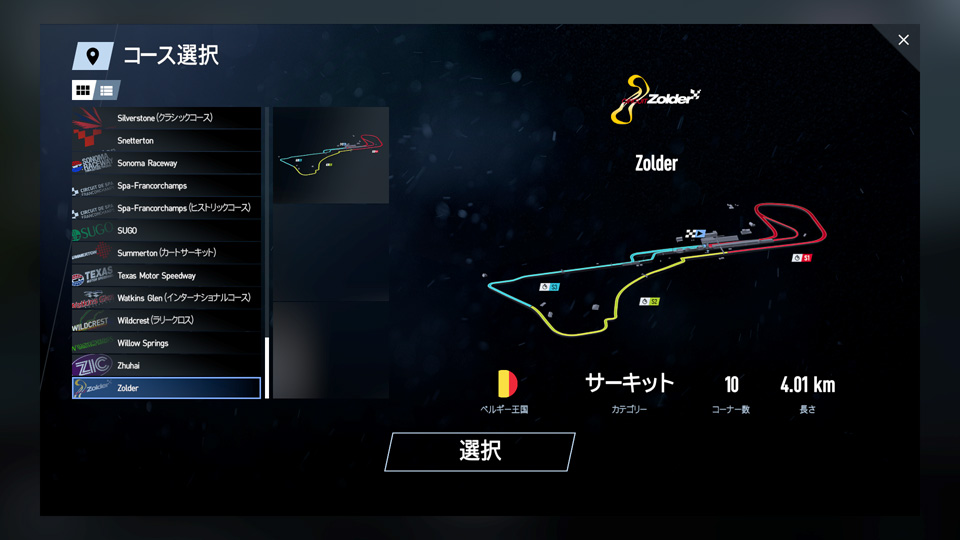Choose Spa-Francorchamps historic course
Screen dimensions: 960x540
166,208
